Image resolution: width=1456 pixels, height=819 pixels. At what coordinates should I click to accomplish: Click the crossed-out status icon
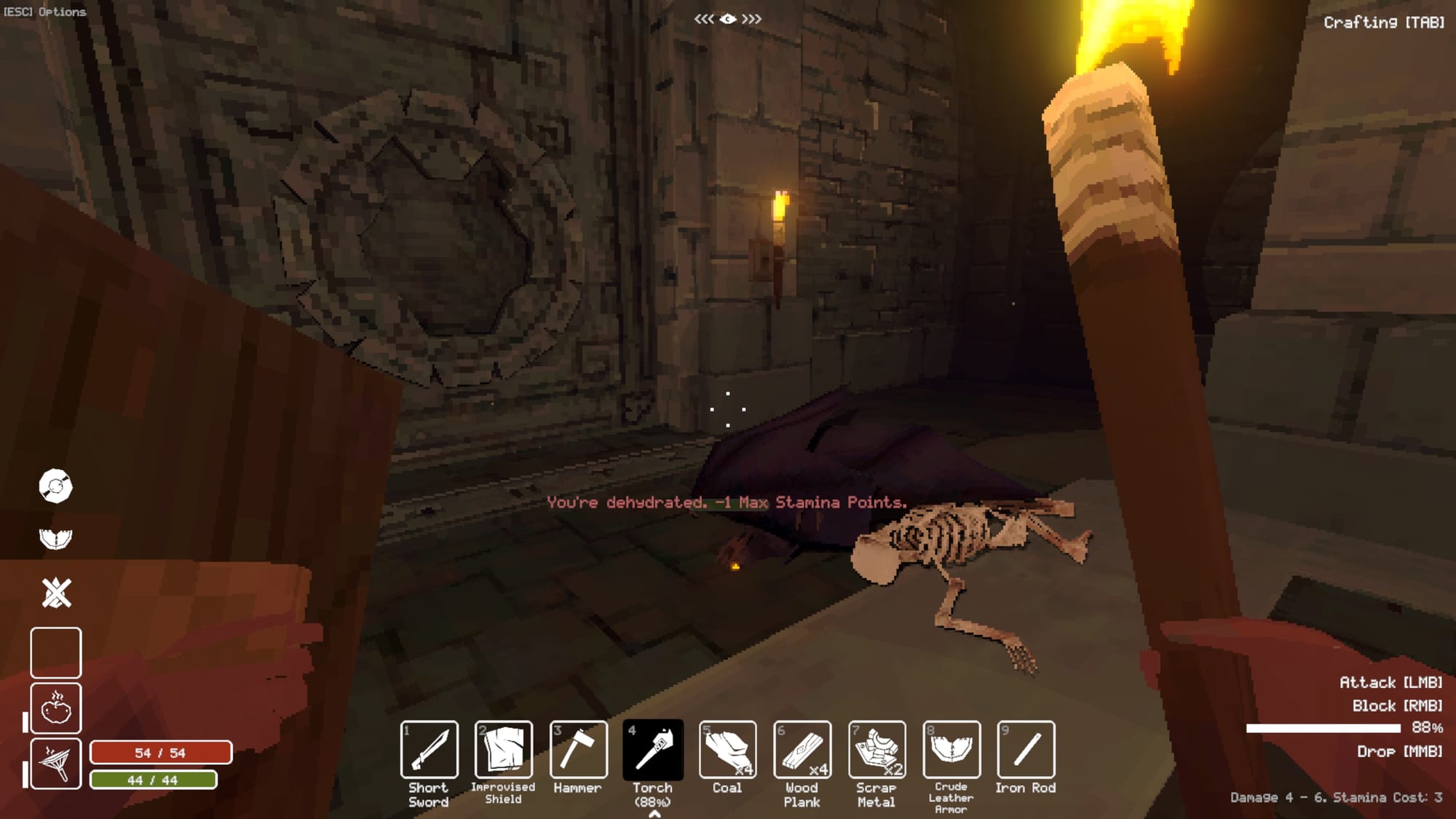tap(56, 593)
